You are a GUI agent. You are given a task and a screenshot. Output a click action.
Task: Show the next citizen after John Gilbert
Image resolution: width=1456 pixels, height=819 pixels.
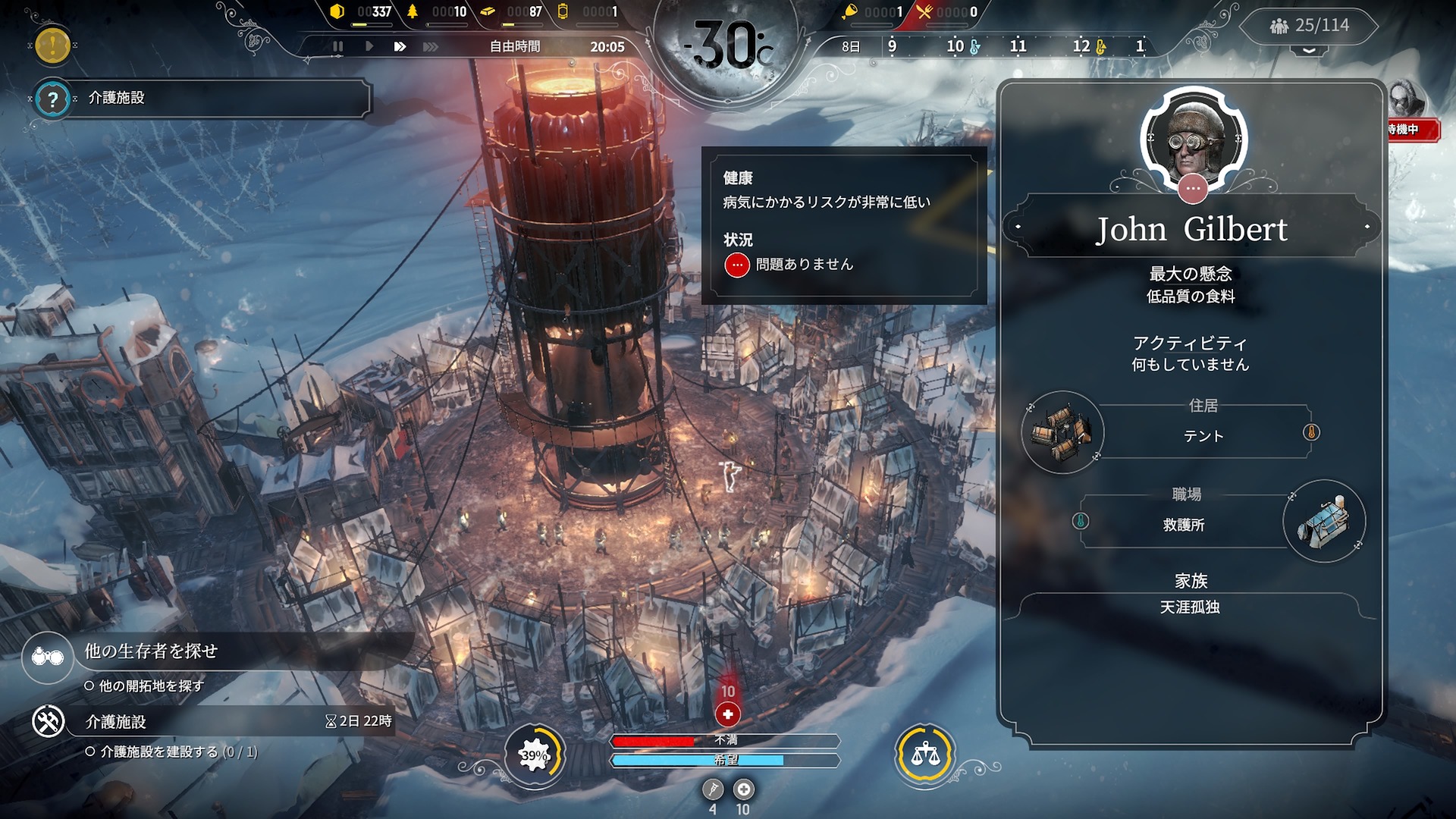[x=1367, y=227]
